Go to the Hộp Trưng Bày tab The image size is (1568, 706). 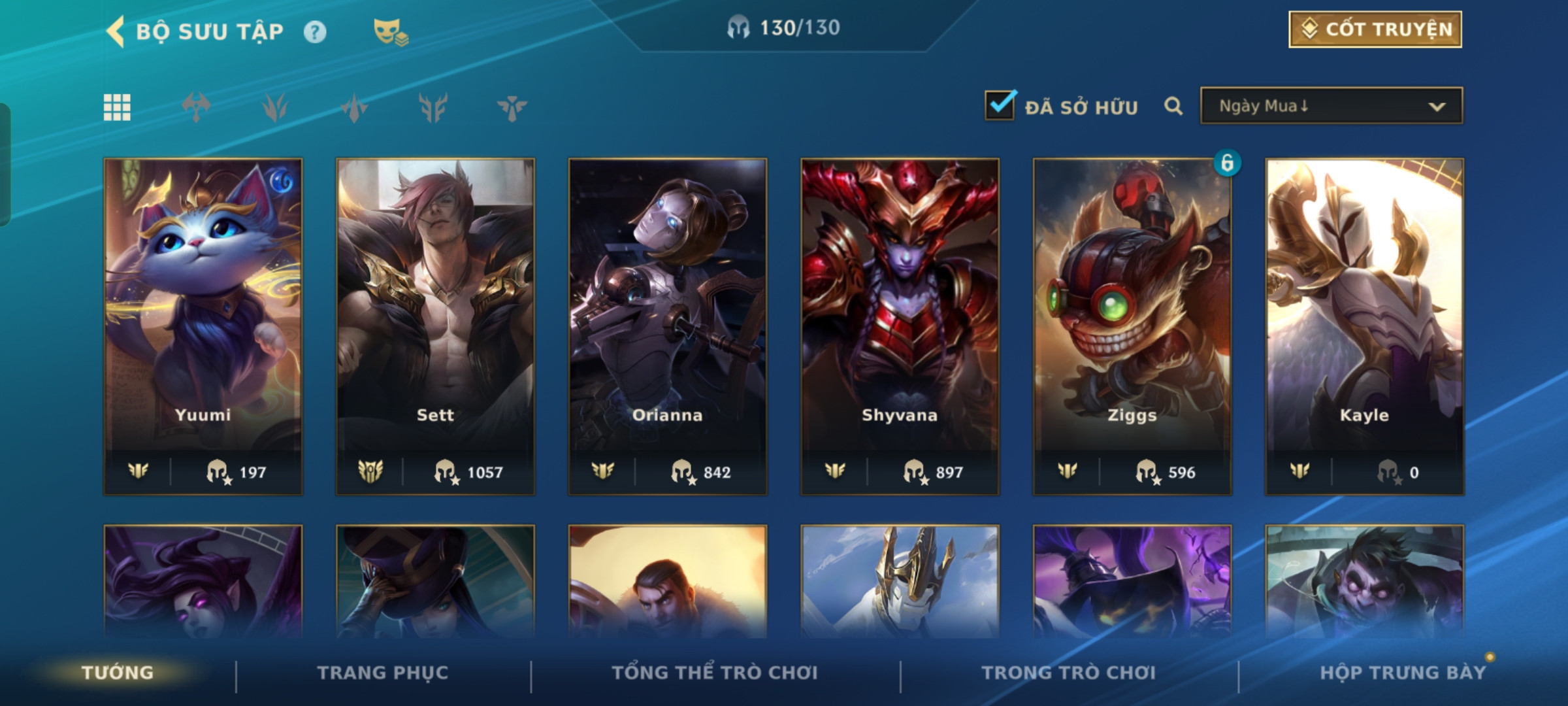click(1403, 673)
